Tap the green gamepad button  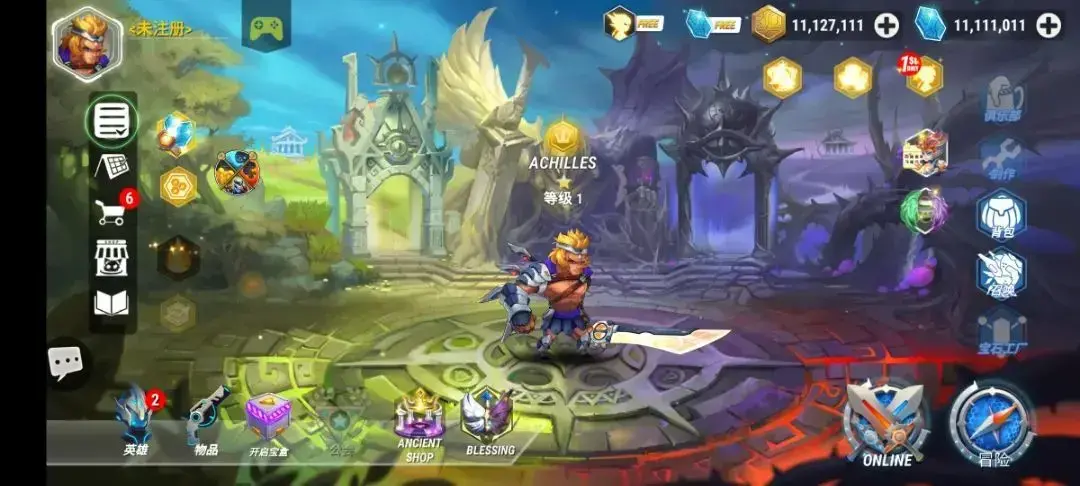click(266, 29)
